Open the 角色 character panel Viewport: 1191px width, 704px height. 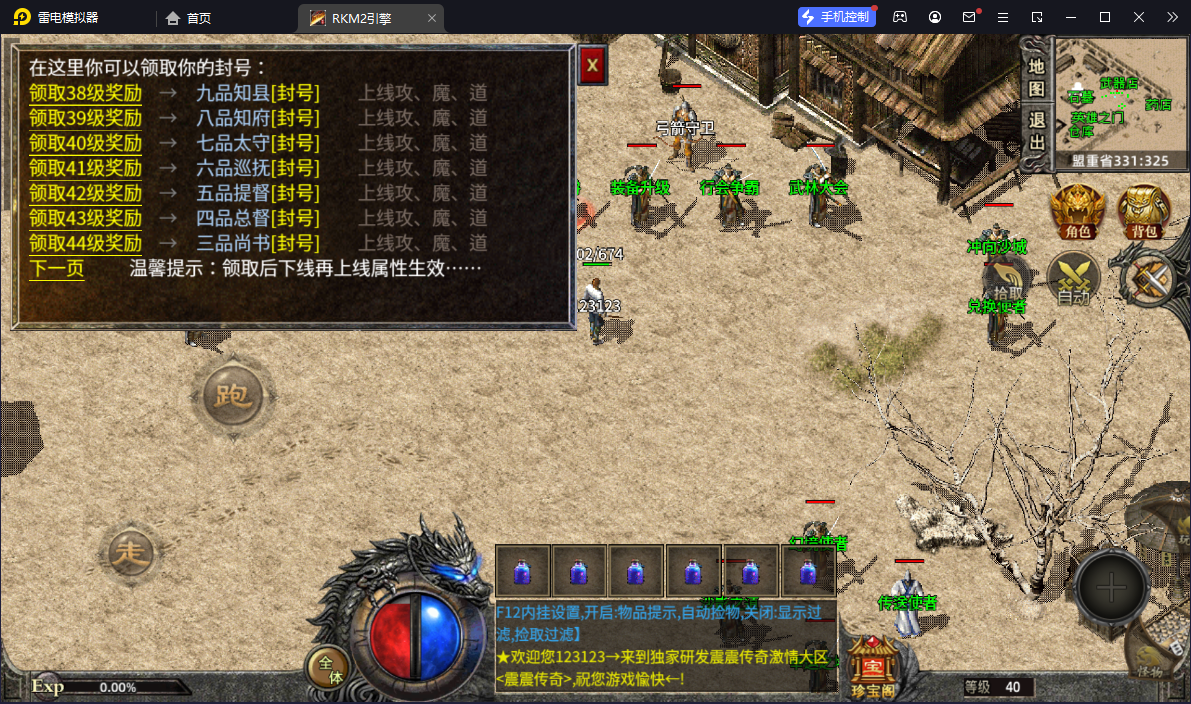click(1077, 212)
